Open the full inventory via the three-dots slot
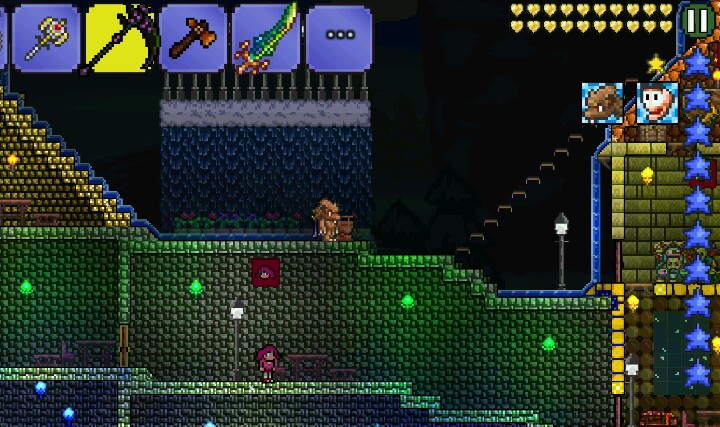 (339, 36)
